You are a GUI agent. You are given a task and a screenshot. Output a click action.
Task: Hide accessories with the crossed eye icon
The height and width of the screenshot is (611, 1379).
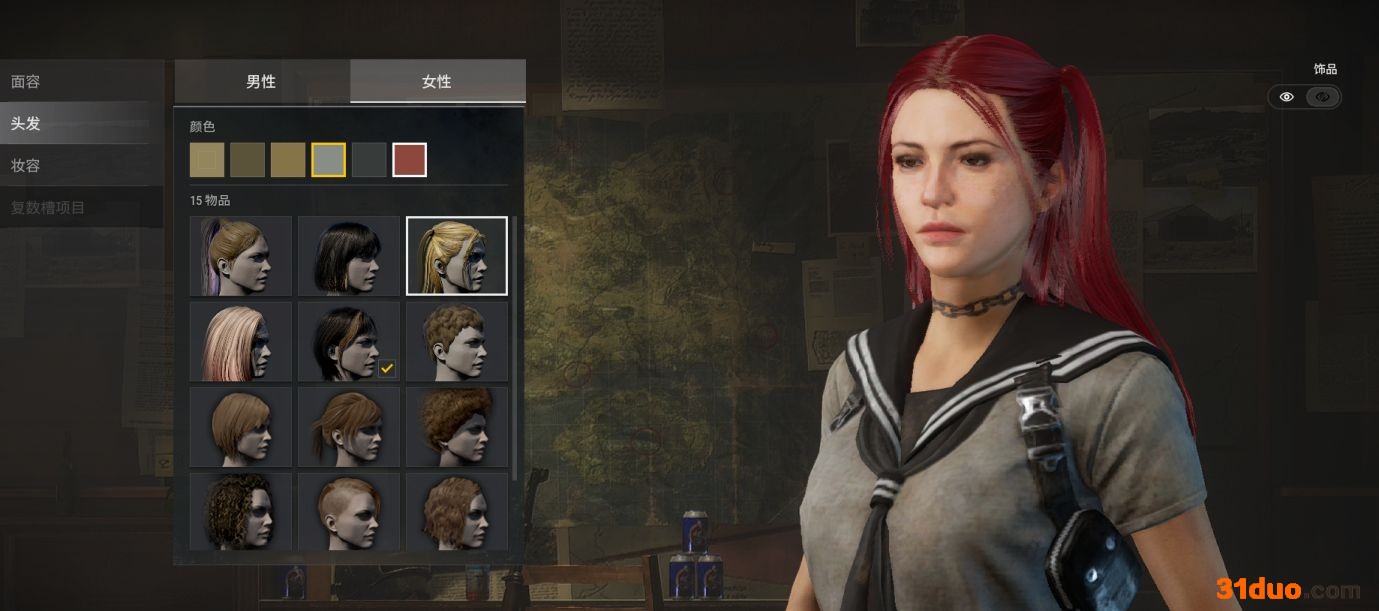coord(1323,97)
